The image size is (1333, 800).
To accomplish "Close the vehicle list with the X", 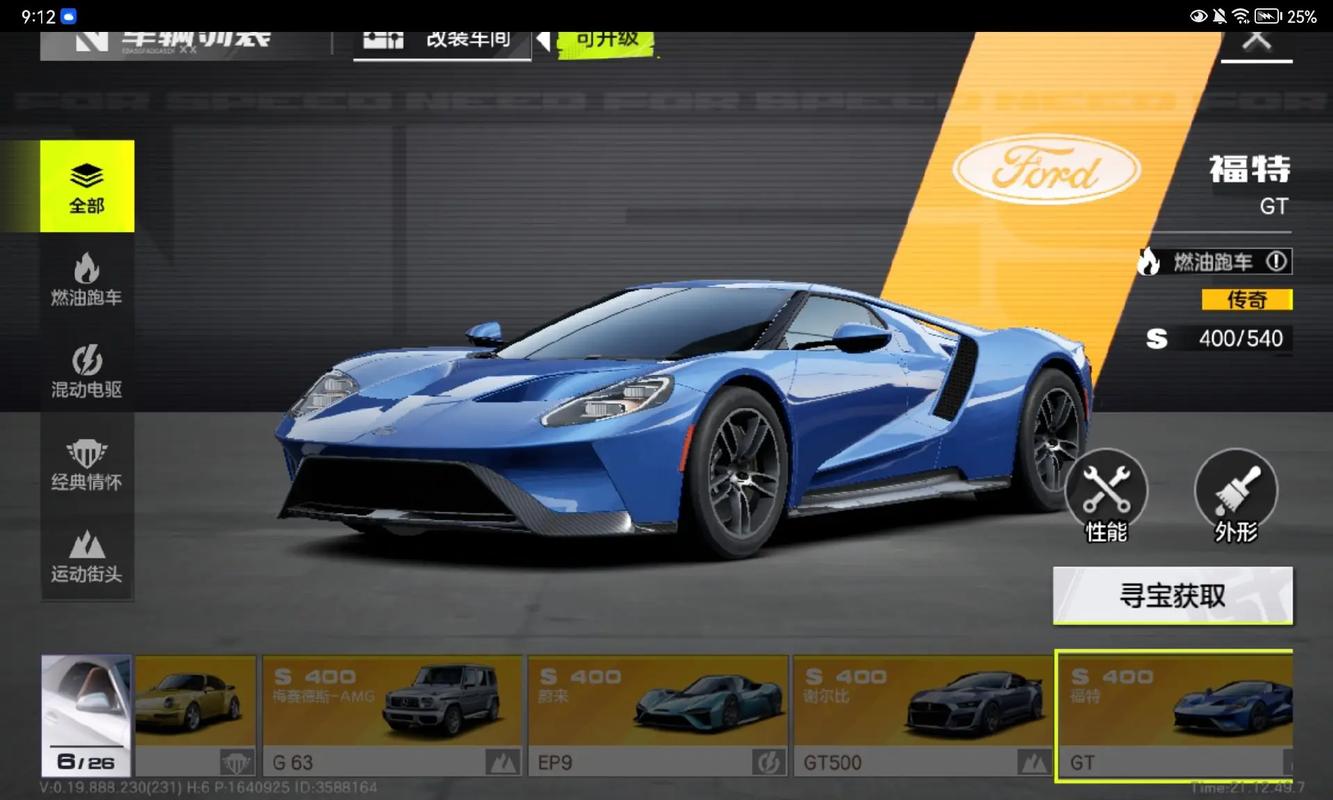I will (1257, 40).
